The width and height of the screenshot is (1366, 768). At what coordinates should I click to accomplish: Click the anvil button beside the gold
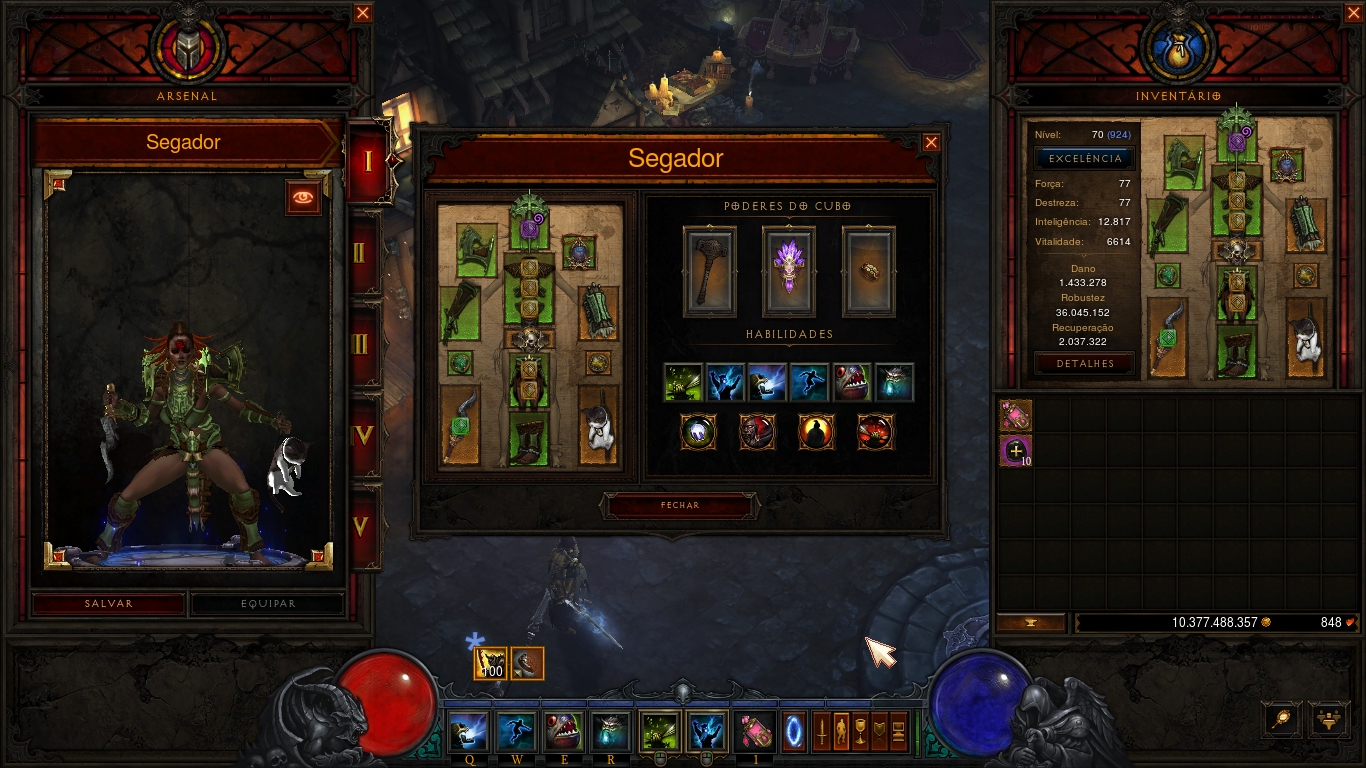click(1030, 623)
